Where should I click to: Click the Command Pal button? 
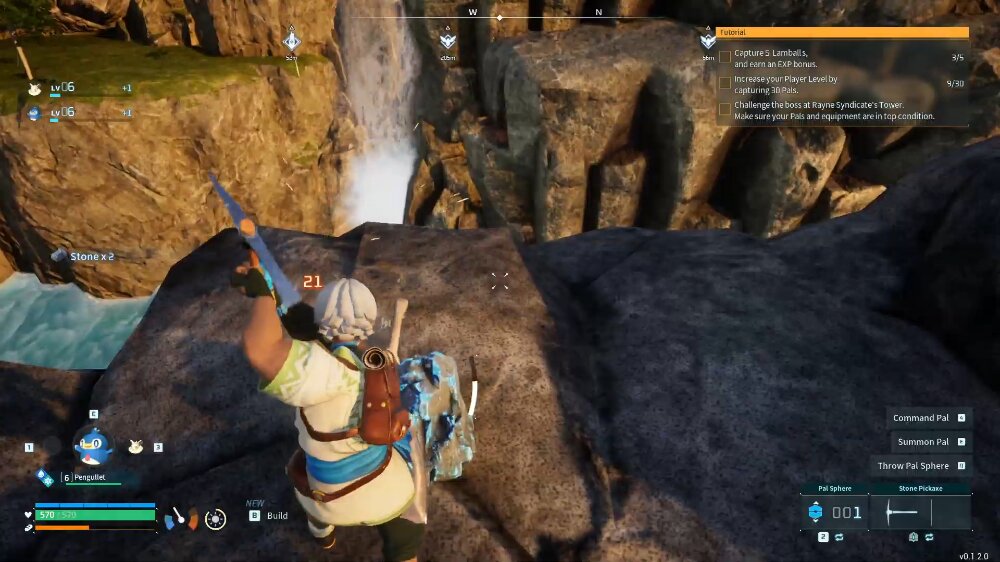[x=921, y=418]
